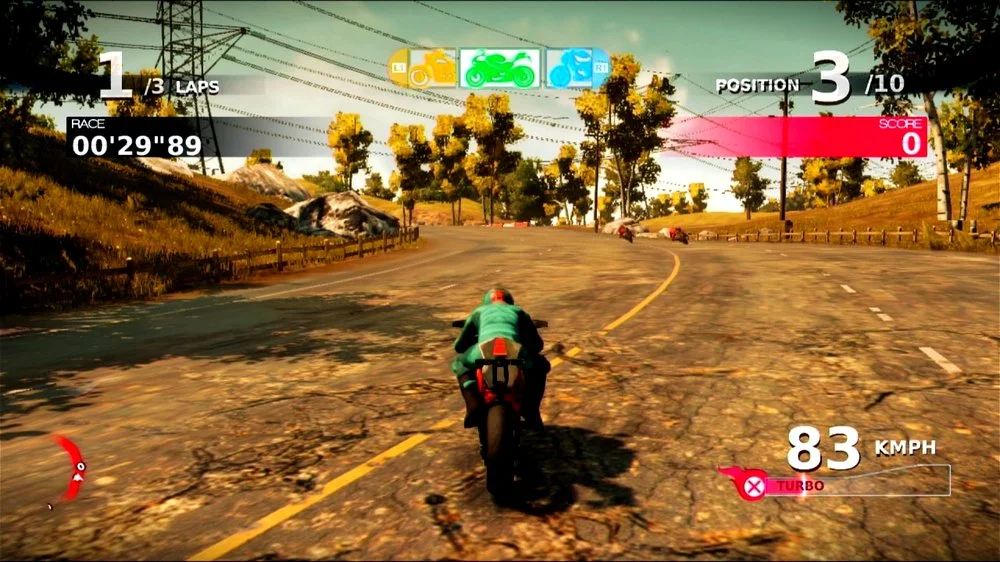Choose the green sport bike icon
1000x562 pixels.
pos(499,69)
